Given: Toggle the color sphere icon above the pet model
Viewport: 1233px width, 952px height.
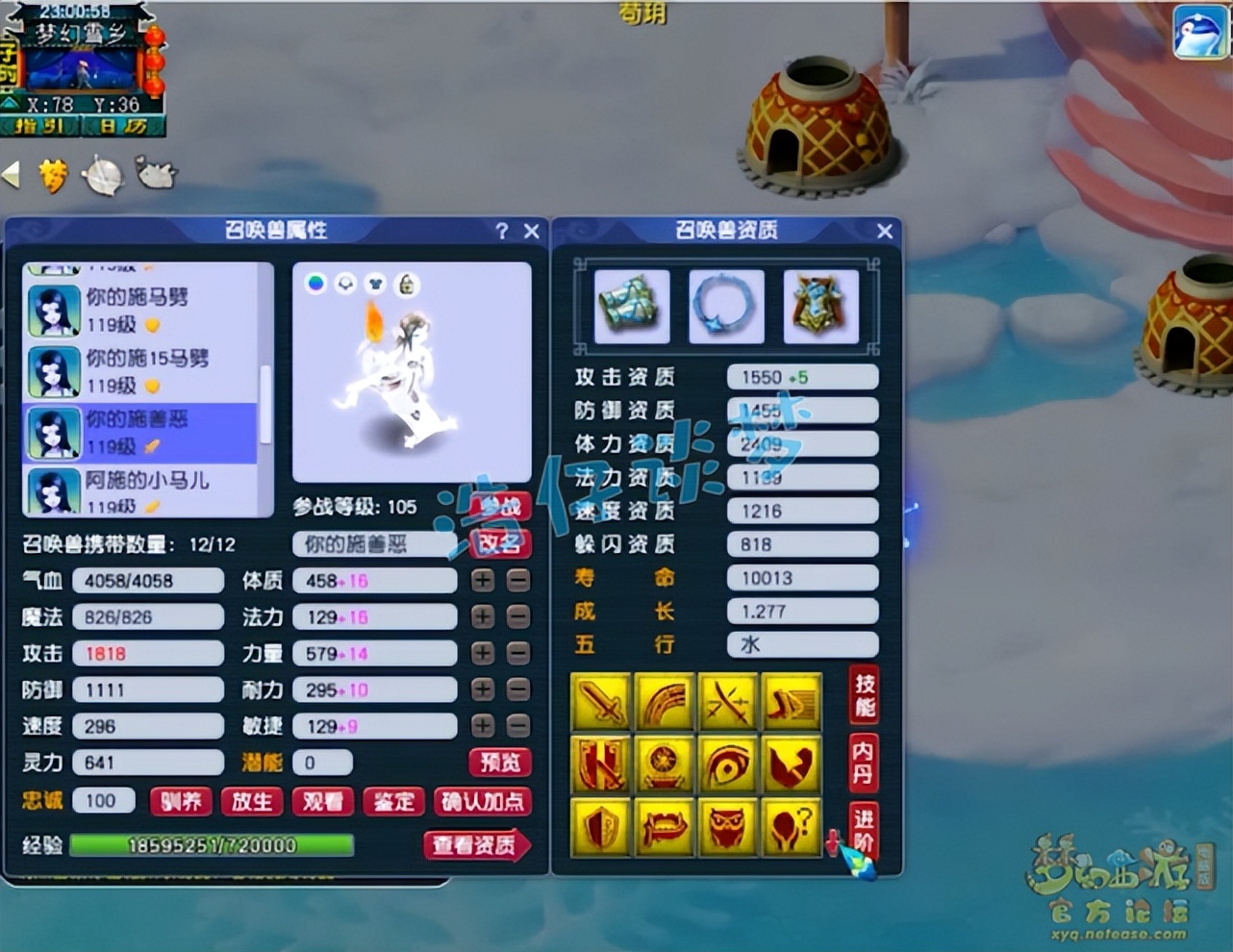Looking at the screenshot, I should point(317,284).
